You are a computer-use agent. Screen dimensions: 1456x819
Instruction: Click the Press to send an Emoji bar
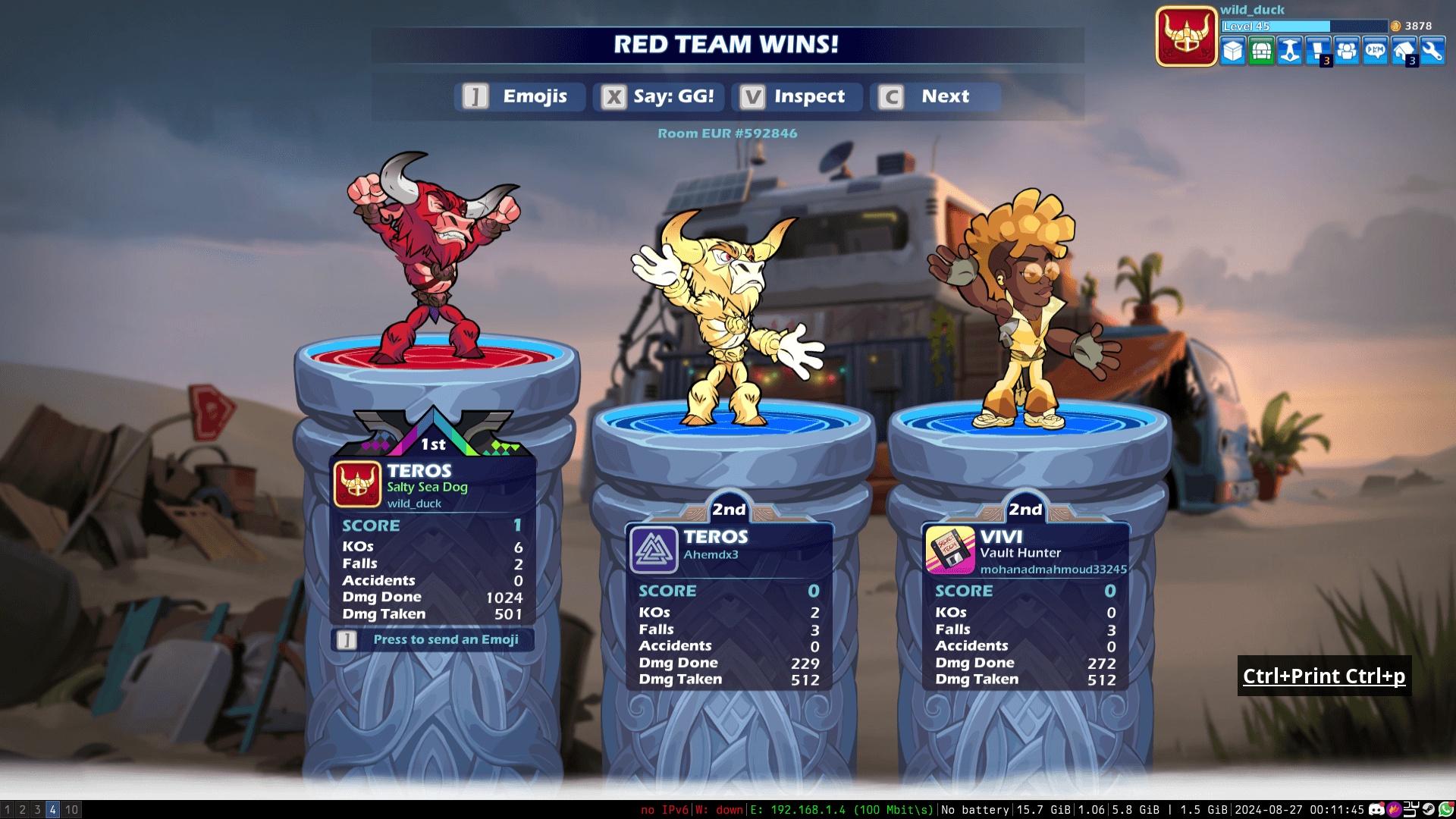(433, 639)
